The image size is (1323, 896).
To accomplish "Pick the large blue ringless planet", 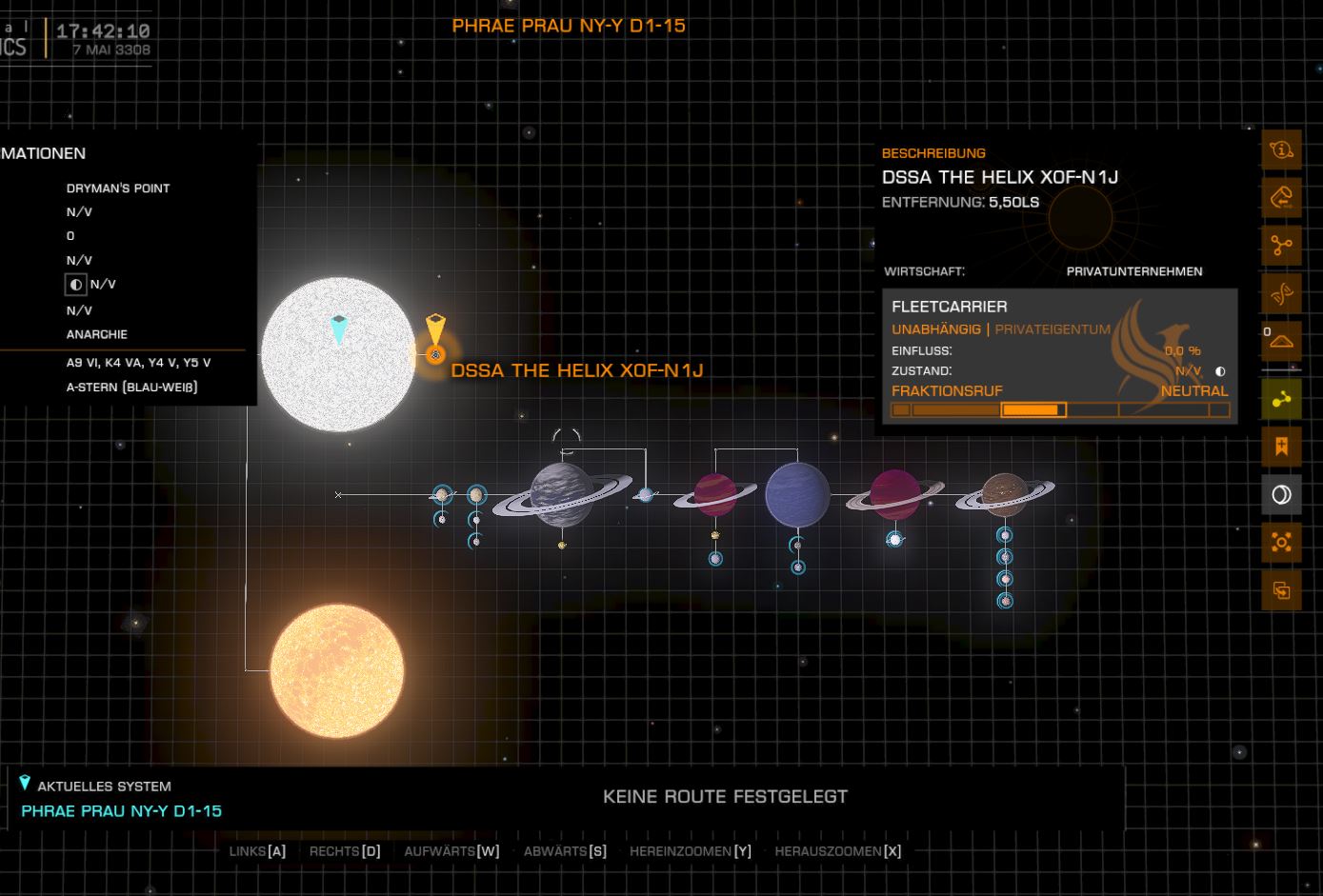I will coord(797,494).
